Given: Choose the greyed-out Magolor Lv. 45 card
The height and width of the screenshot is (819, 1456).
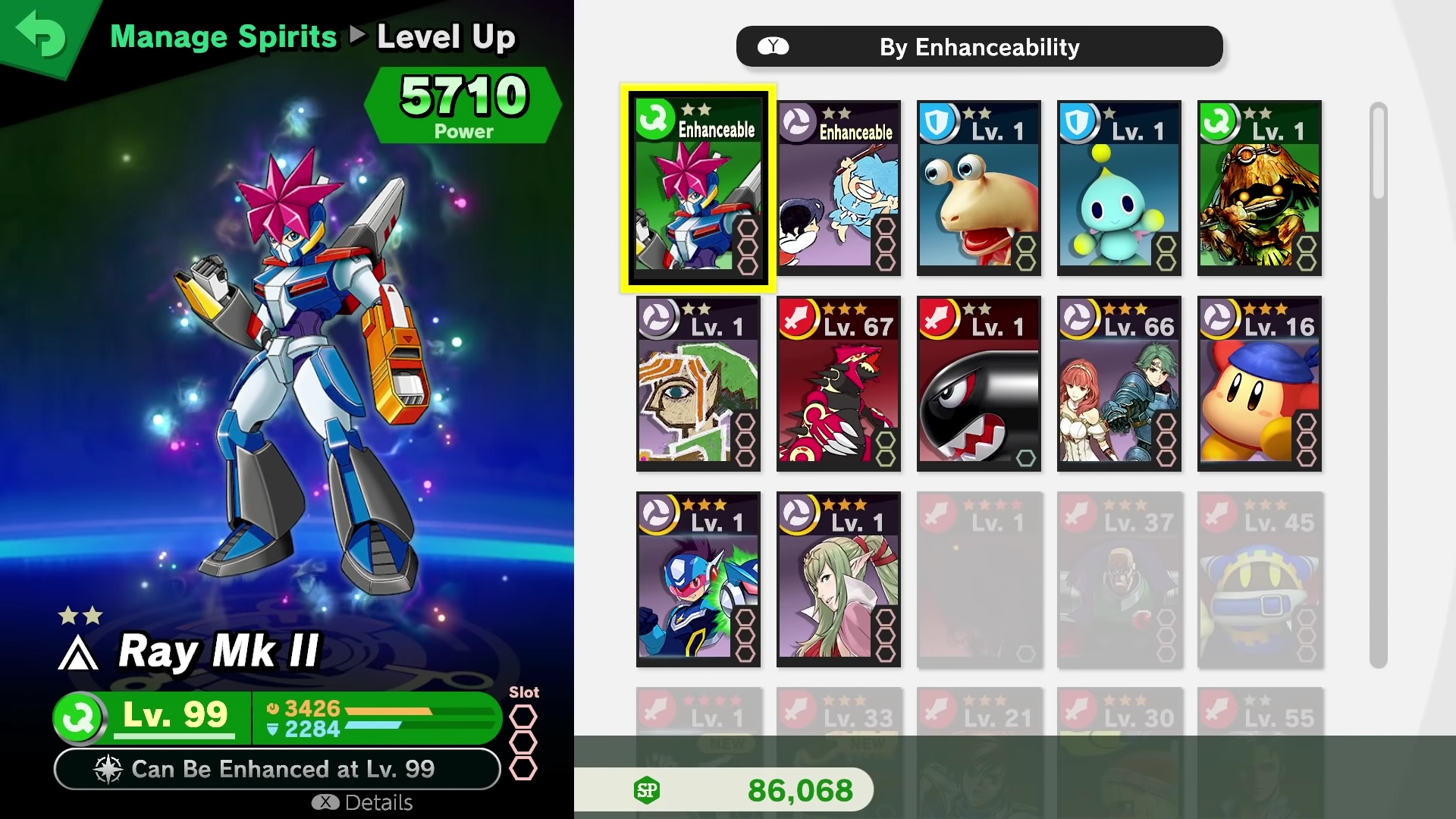Looking at the screenshot, I should coord(1259,579).
